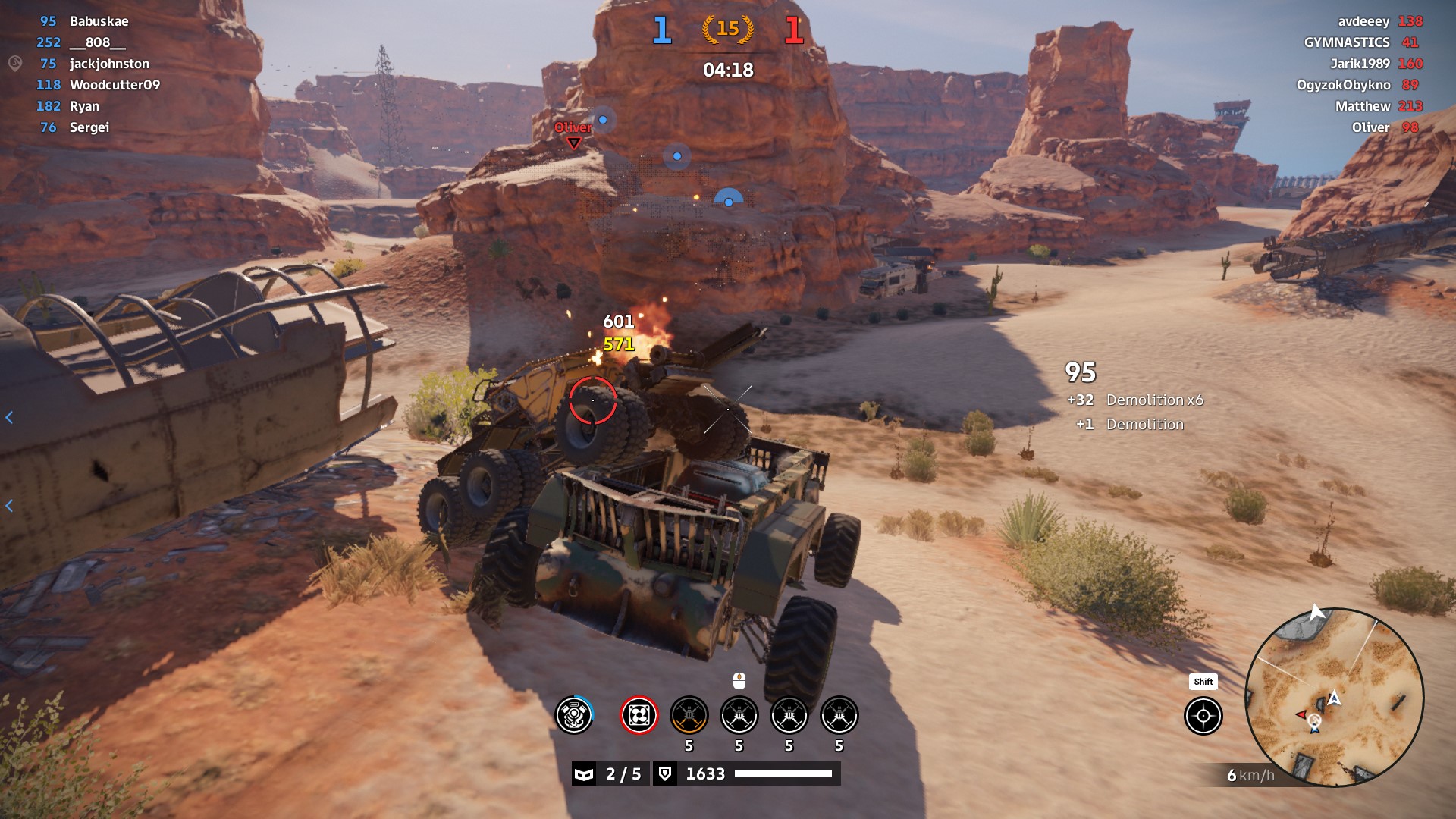Choose GYMNASTICS from the enemy roster
The image size is (1456, 819).
point(1346,42)
